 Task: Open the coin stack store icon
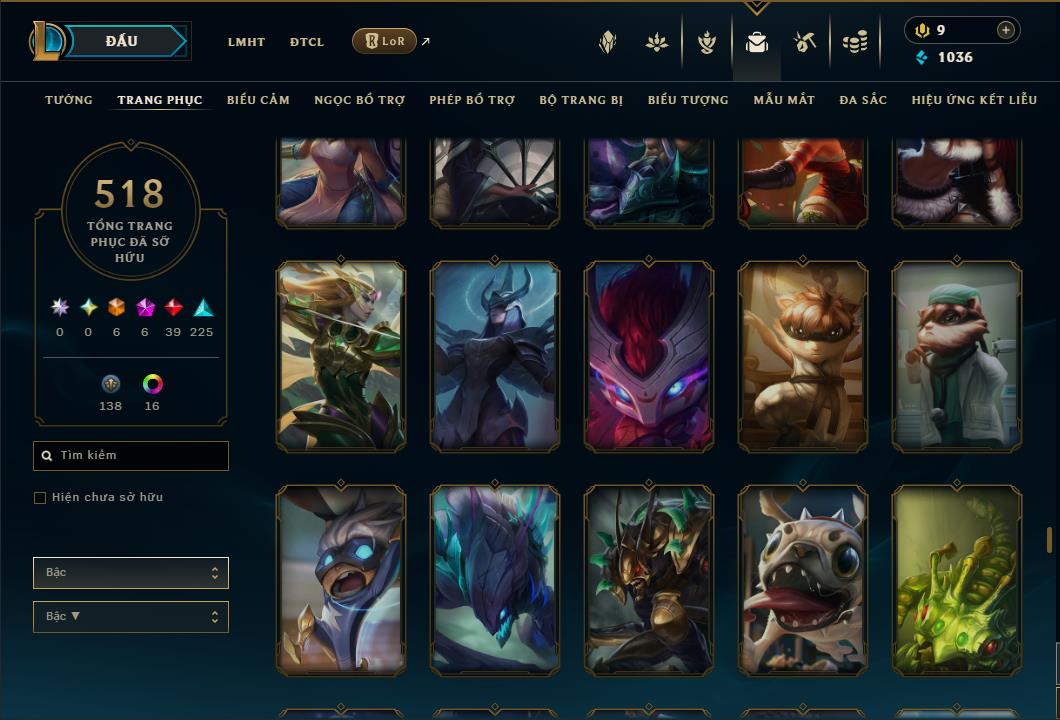[854, 42]
